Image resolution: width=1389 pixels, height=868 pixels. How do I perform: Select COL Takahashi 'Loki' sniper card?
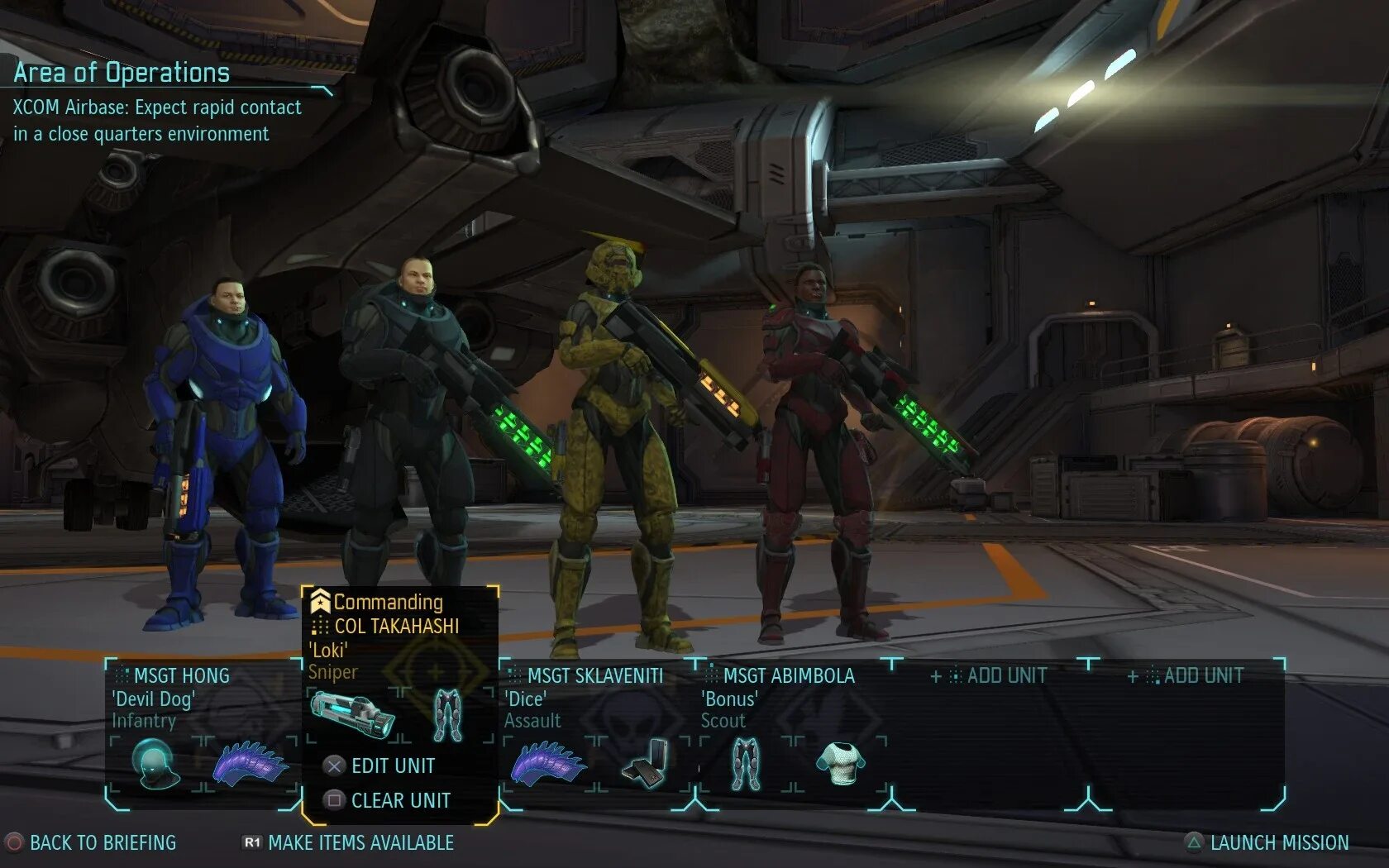click(x=395, y=637)
